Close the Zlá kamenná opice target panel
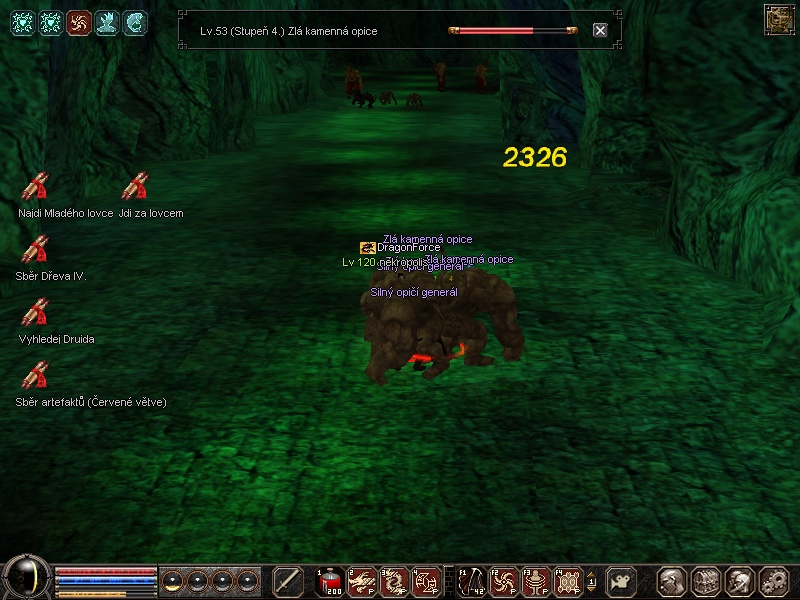Viewport: 800px width, 600px height. tap(600, 30)
